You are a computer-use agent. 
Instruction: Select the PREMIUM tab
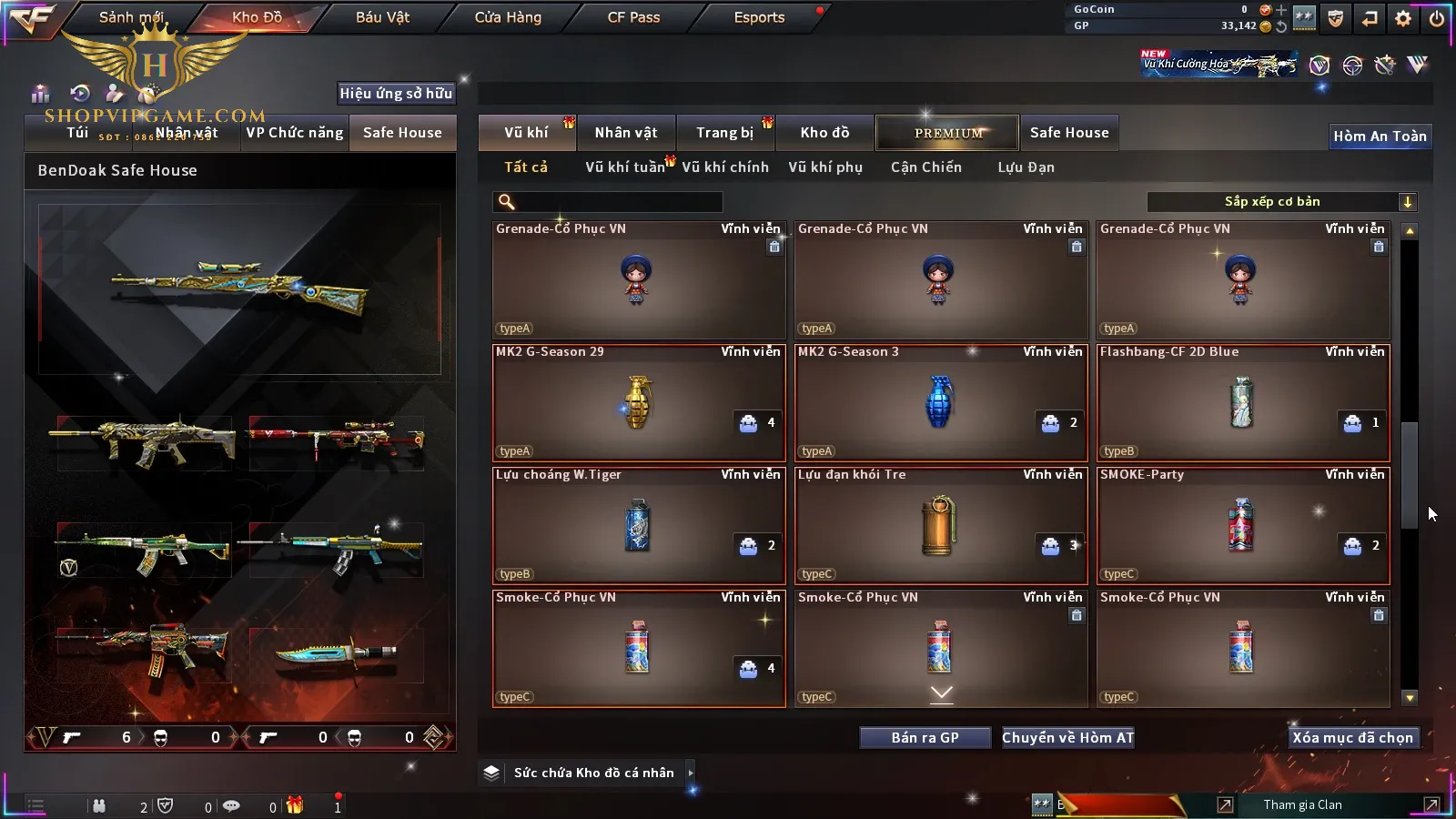point(948,133)
